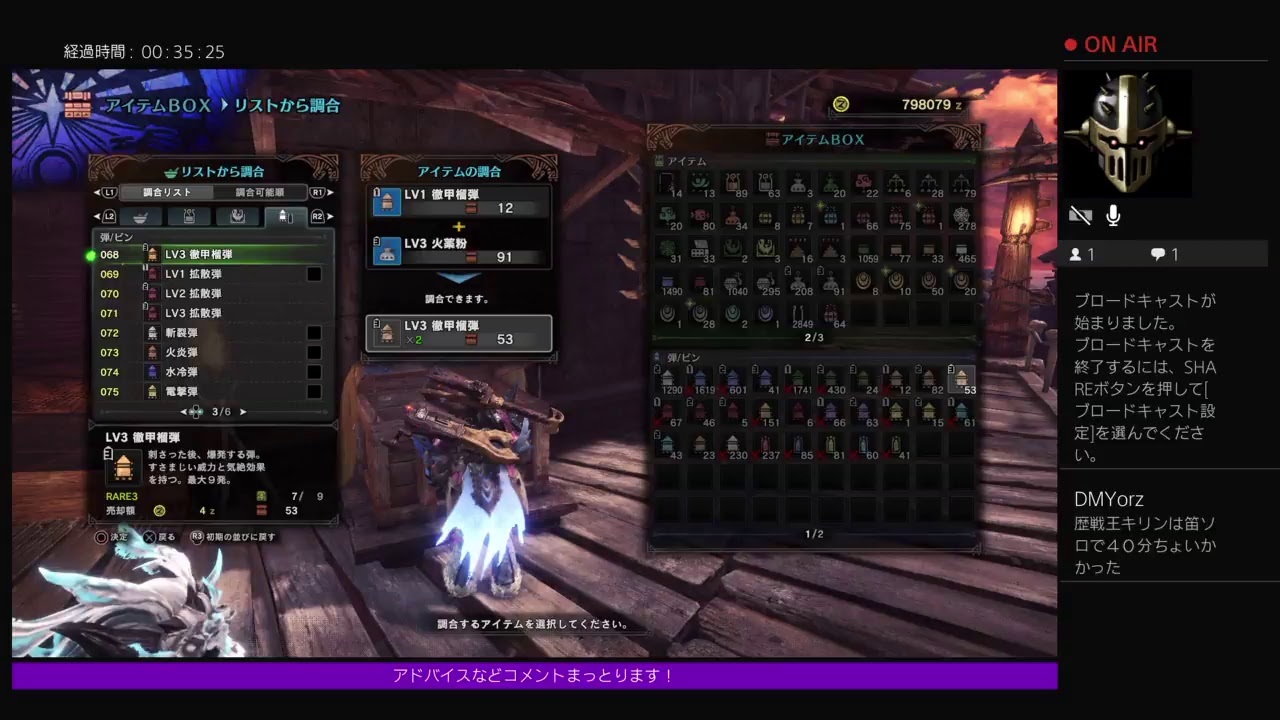Switch to the 調合リスト tab
Image resolution: width=1280 pixels, height=720 pixels.
click(x=166, y=192)
